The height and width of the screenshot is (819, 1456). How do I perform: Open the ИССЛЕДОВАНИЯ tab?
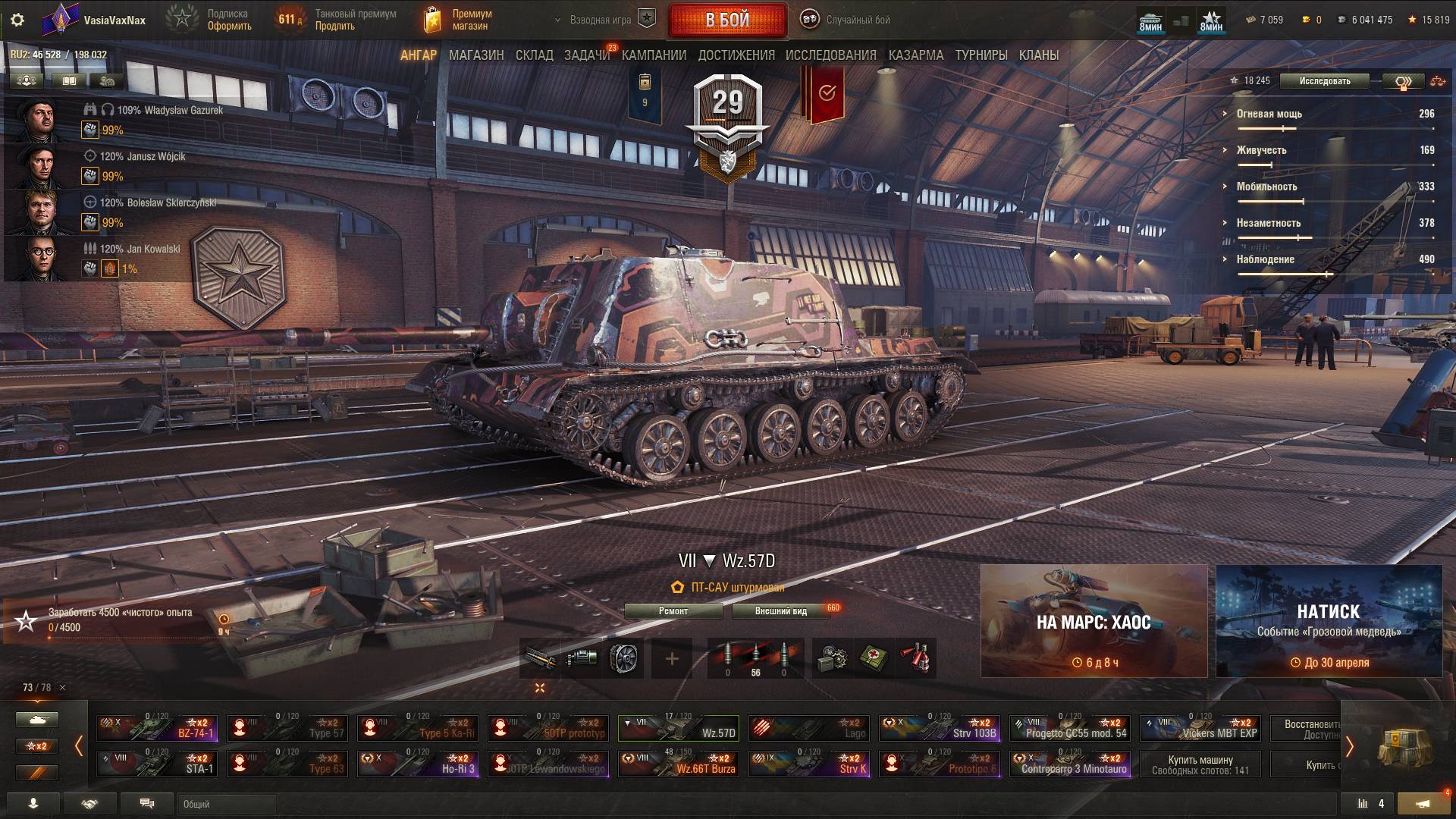pos(830,55)
